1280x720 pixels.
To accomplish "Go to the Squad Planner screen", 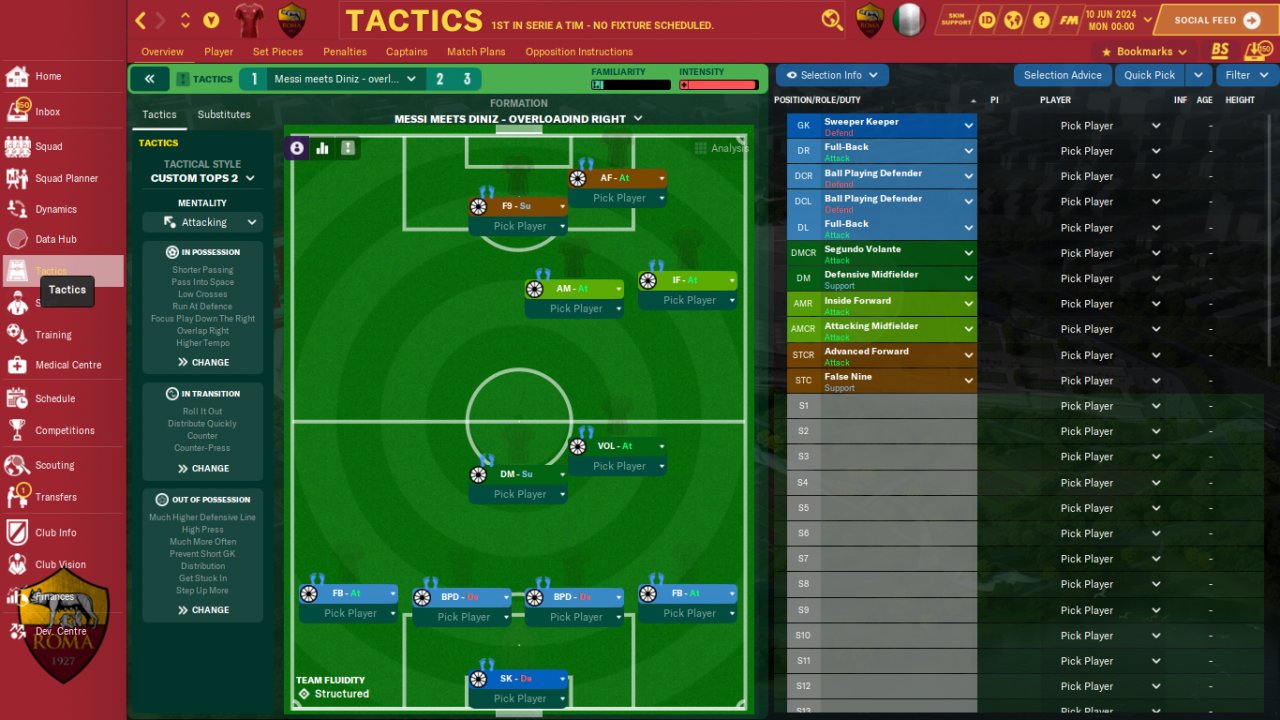I will point(66,178).
